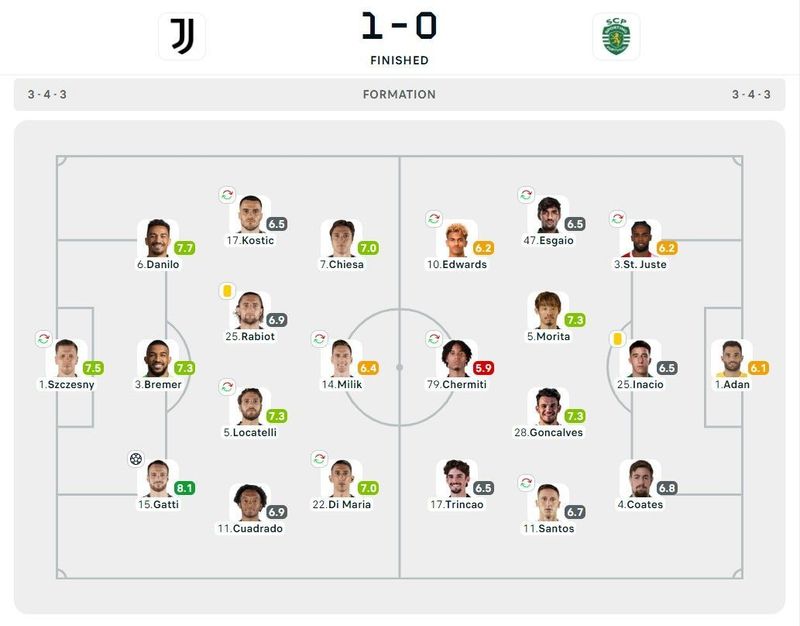View Chermiti's player details
The height and width of the screenshot is (626, 800).
(457, 358)
